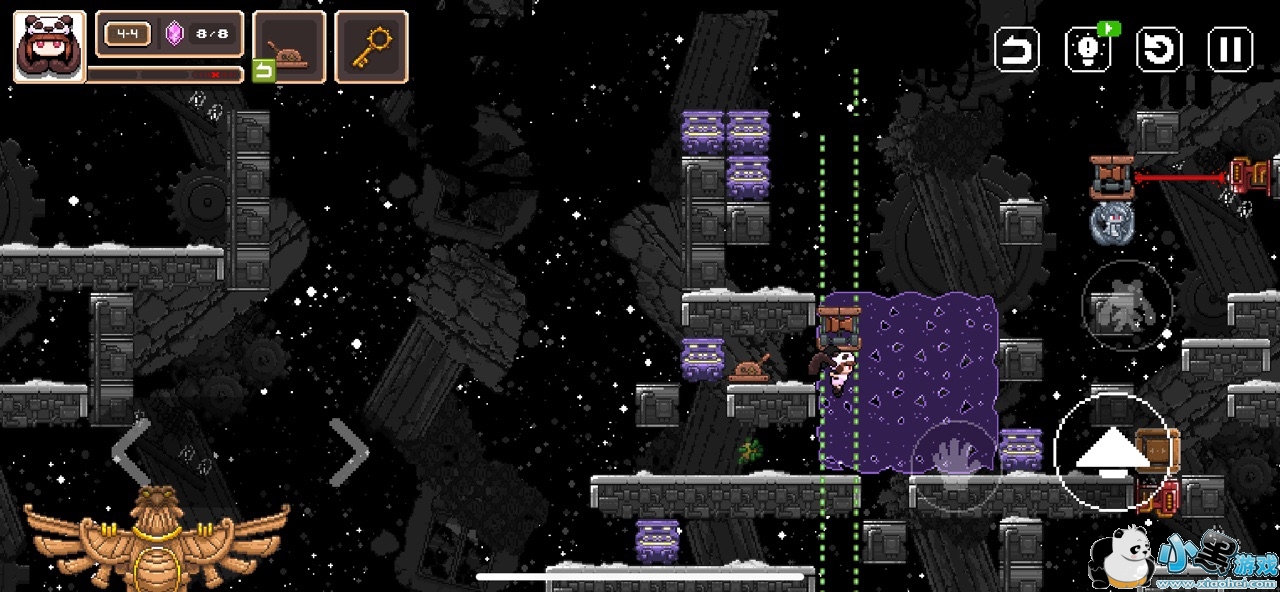
Task: Move right with the right arrow control
Action: click(x=349, y=452)
